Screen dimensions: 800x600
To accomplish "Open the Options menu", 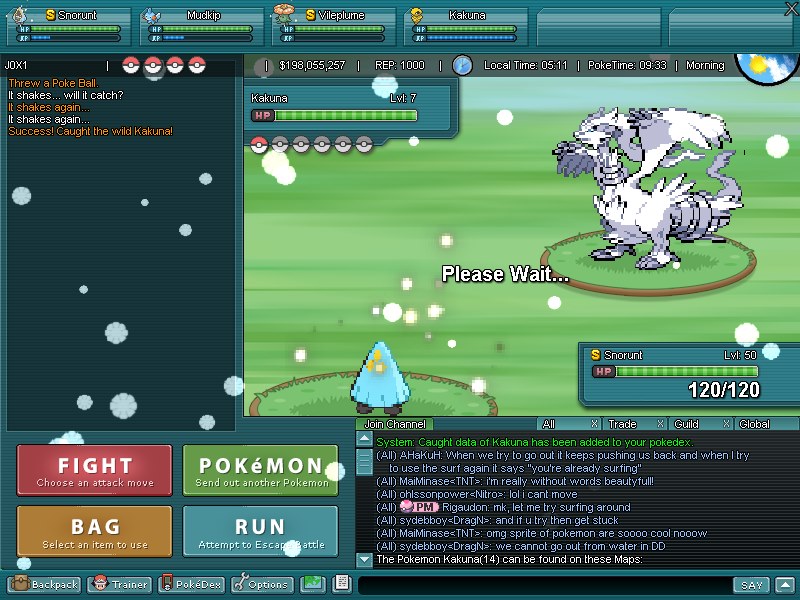I will point(262,584).
